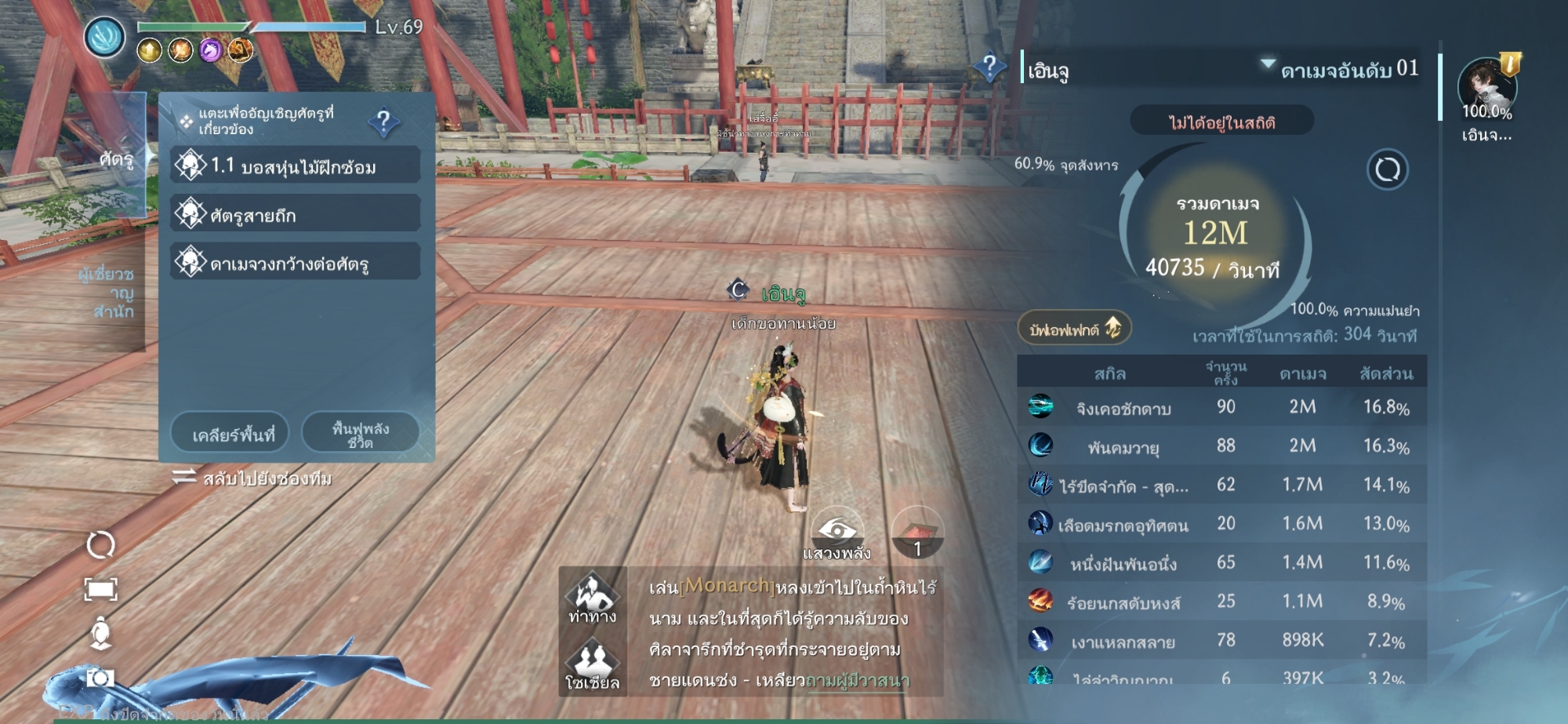Select the player portrait showing 100.0%
Screen dimensions: 1568x724
(x=1486, y=90)
